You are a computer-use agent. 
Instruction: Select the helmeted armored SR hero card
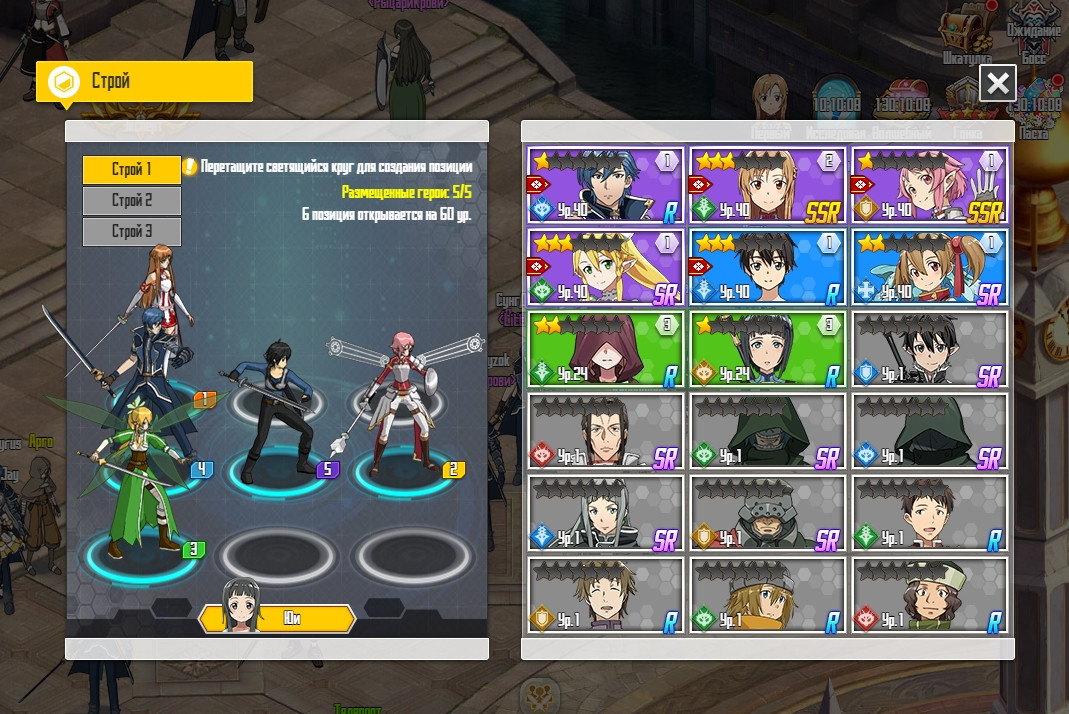[x=768, y=513]
